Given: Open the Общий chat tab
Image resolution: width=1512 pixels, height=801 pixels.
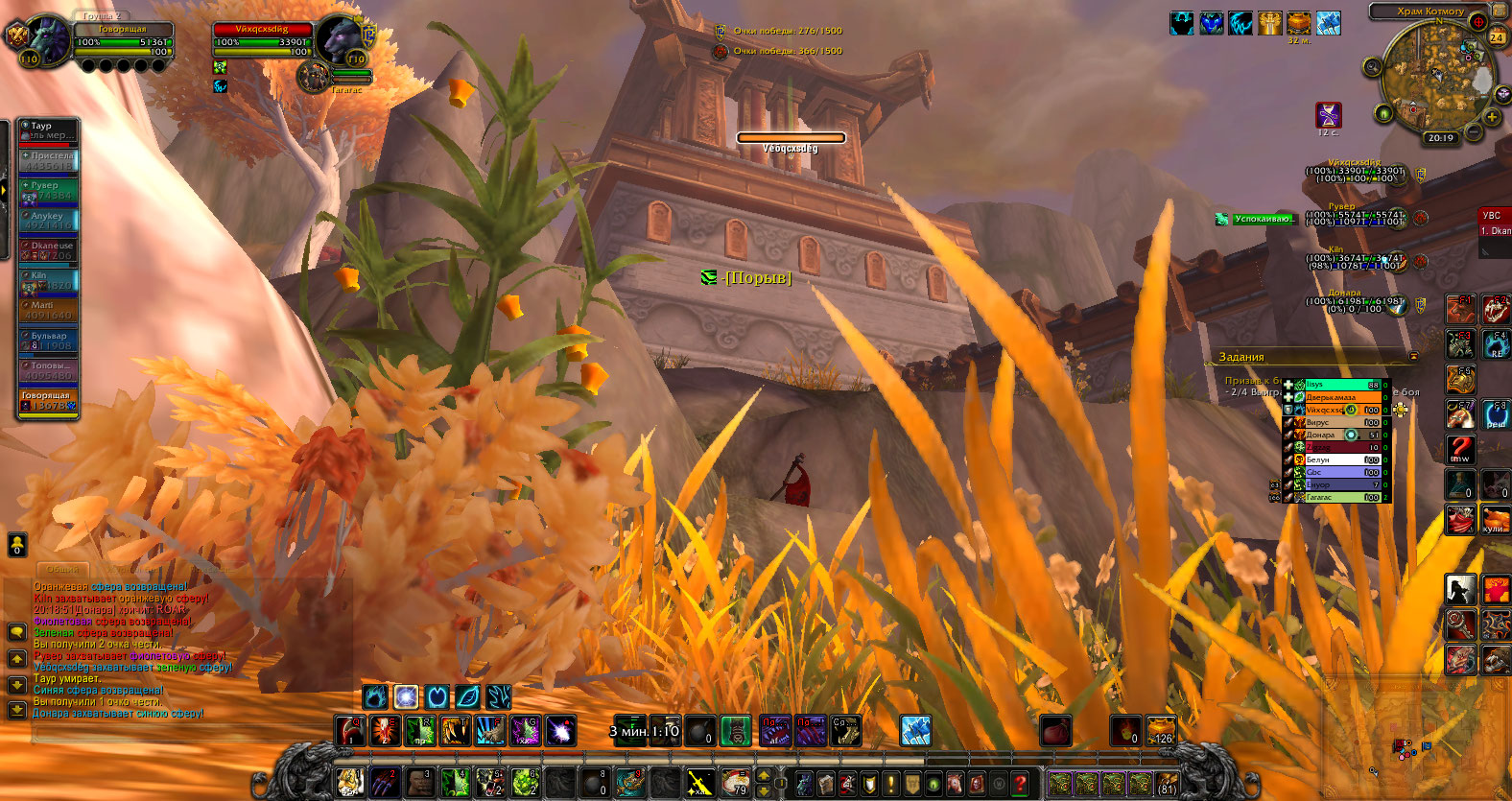Looking at the screenshot, I should pos(62,570).
